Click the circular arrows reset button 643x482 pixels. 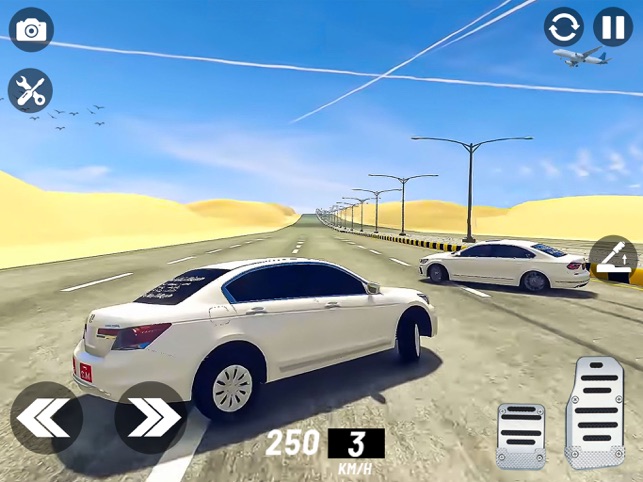(x=564, y=27)
